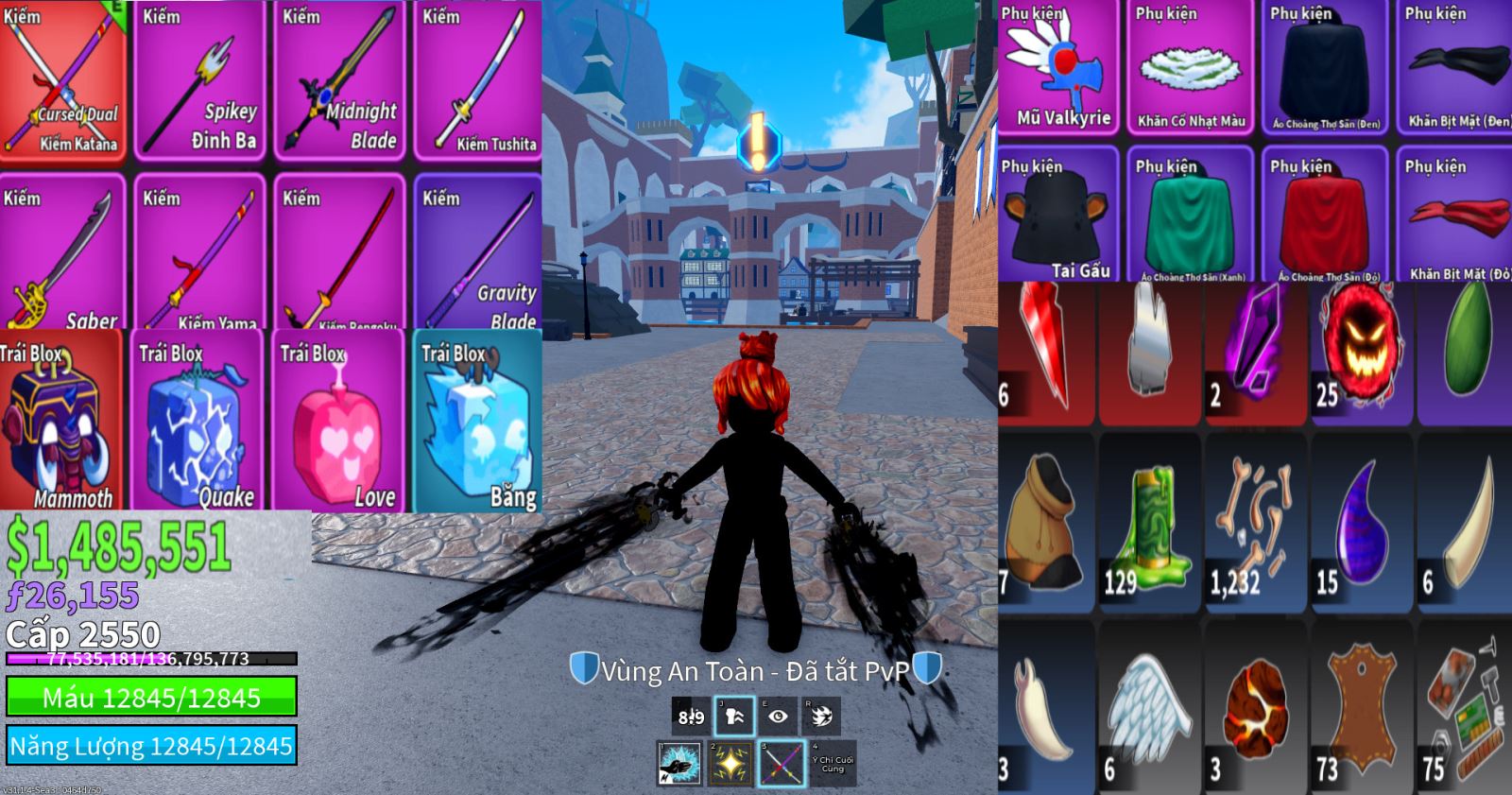
Task: Select the Tai Gấu bear ears accessory
Action: pyautogui.click(x=1059, y=217)
